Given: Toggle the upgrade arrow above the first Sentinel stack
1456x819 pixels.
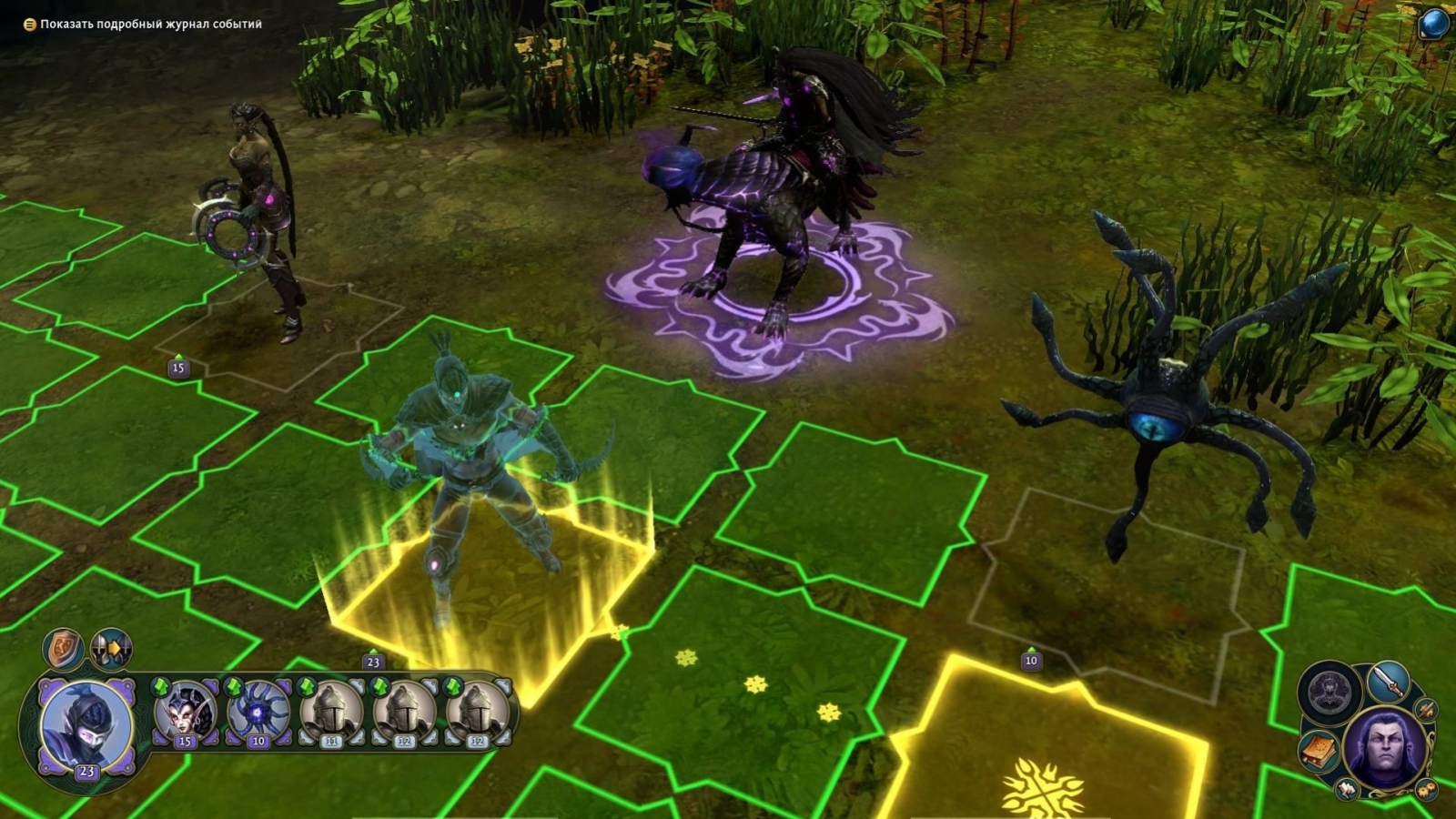Looking at the screenshot, I should click(306, 687).
